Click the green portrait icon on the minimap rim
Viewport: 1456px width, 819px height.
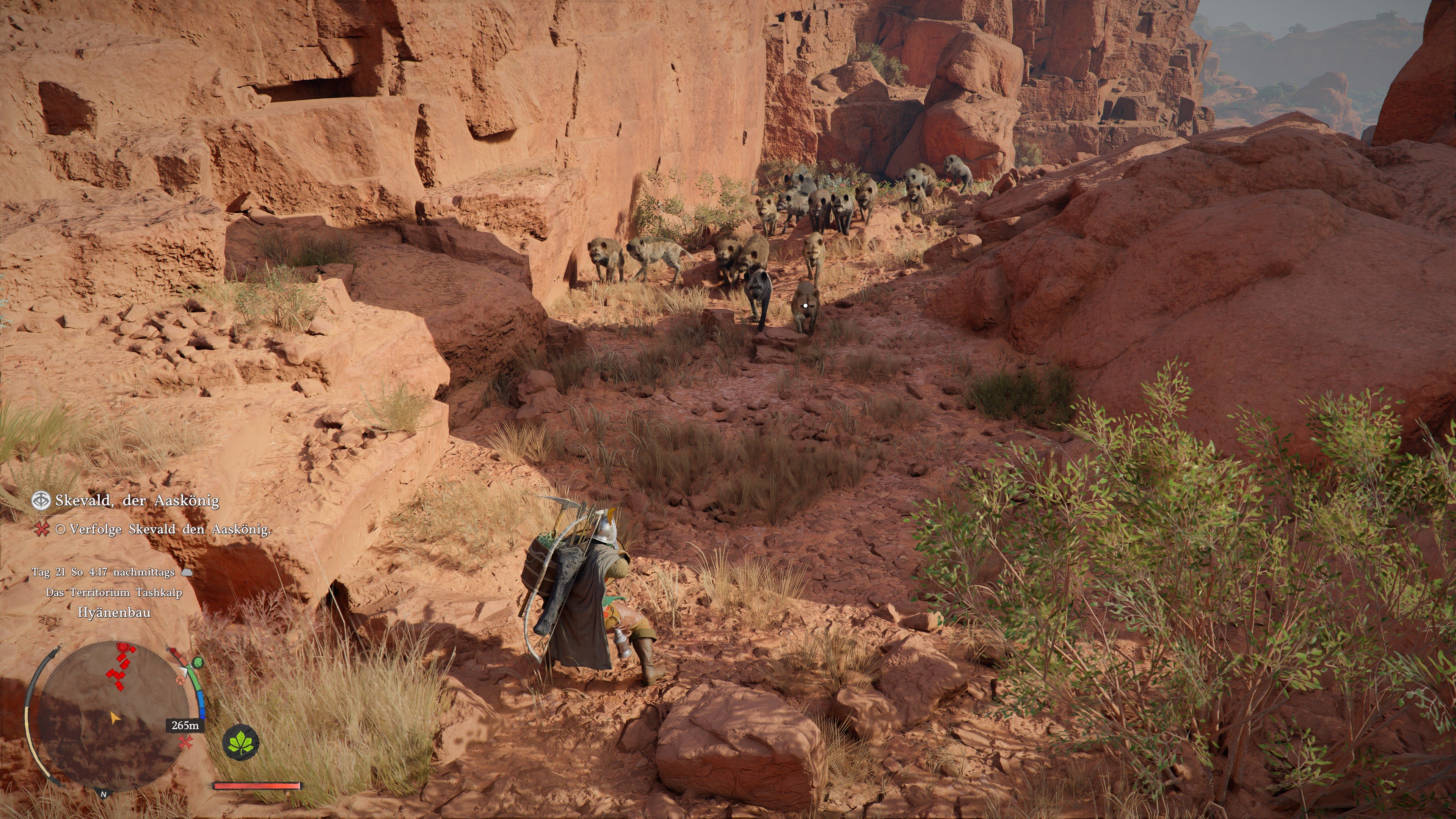tap(198, 663)
